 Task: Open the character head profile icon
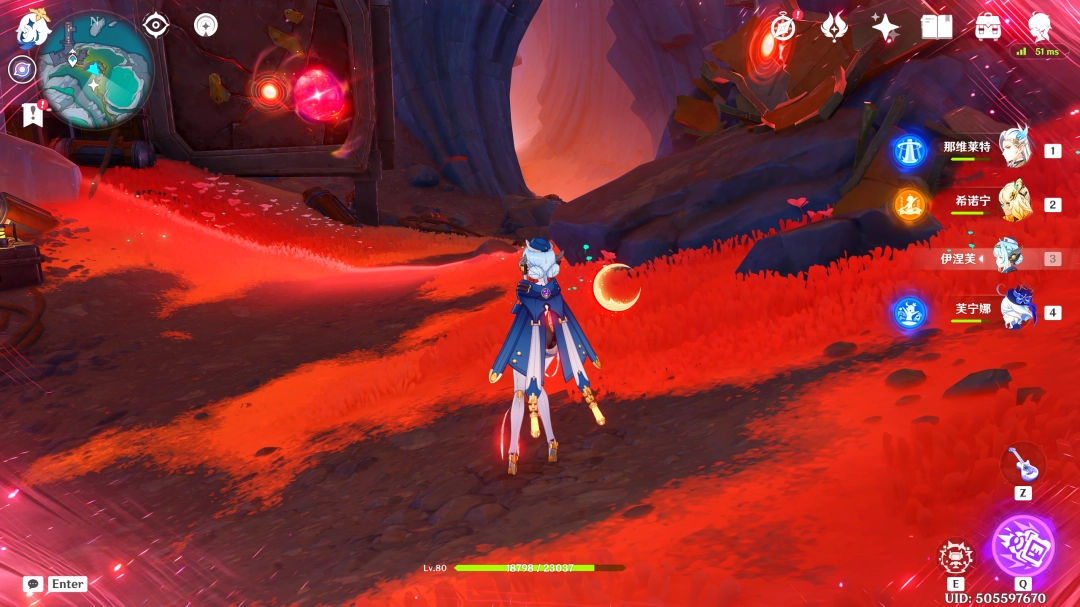coord(1040,25)
